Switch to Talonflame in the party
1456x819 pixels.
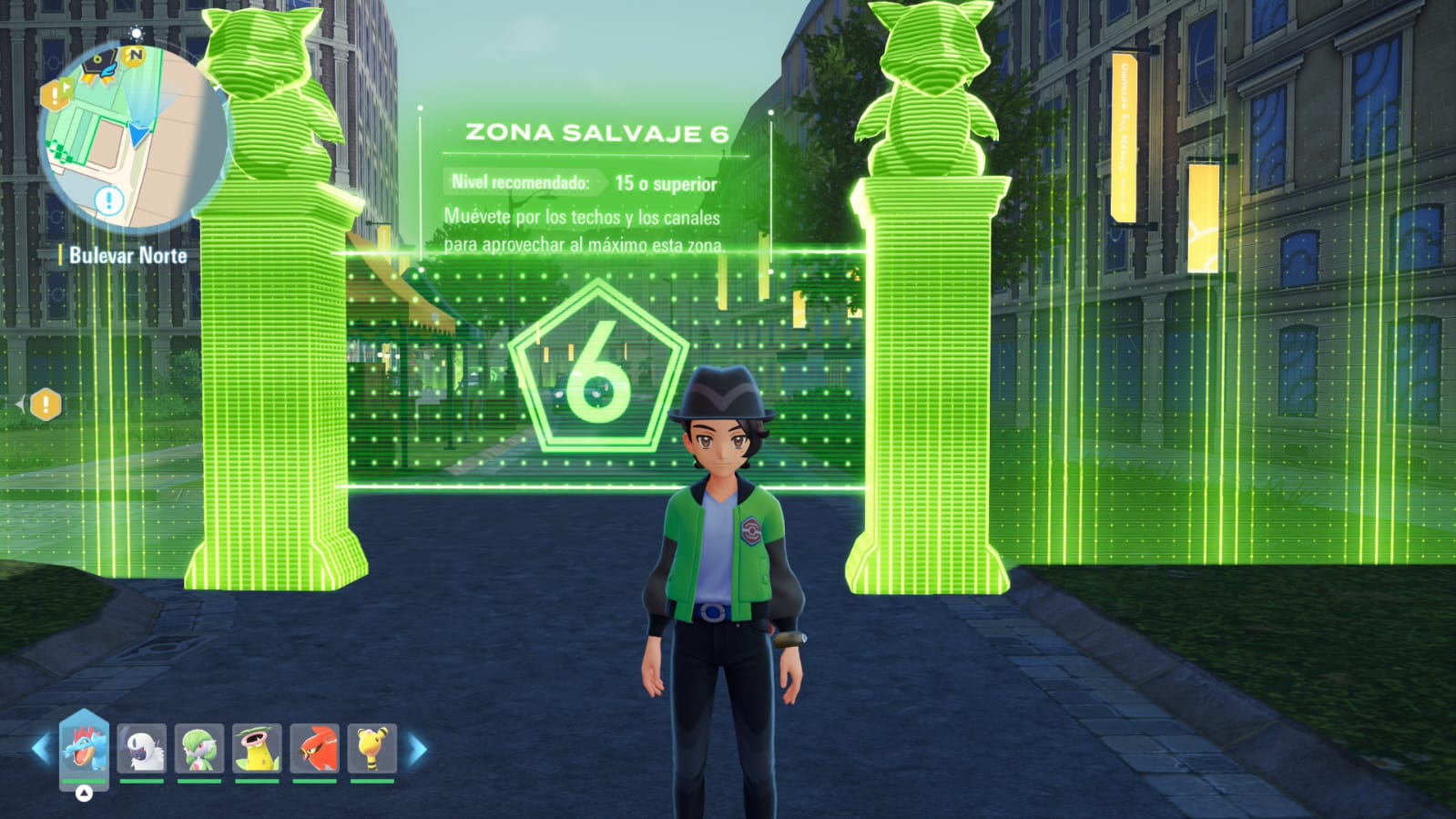point(314,748)
